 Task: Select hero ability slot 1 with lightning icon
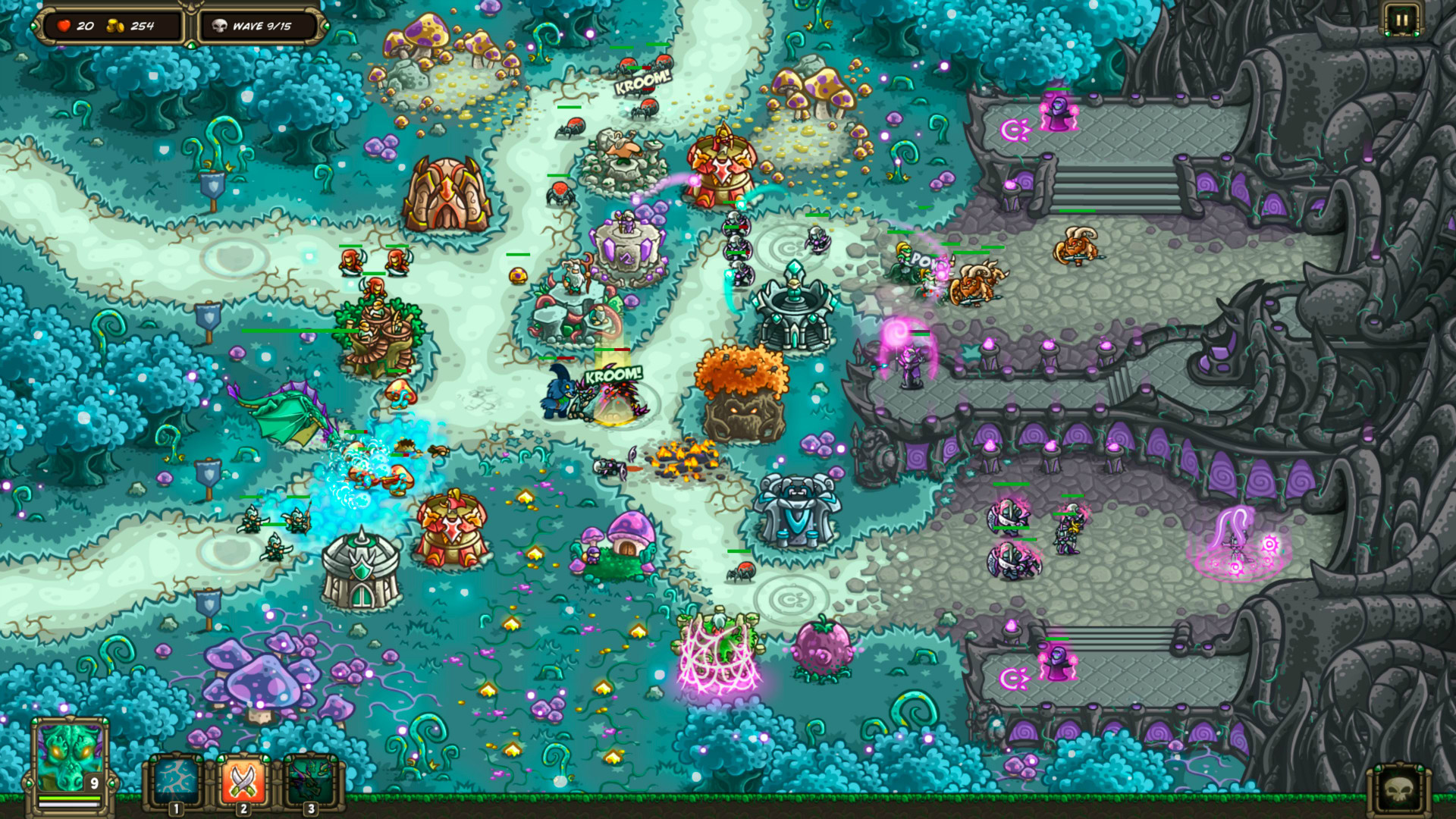click(x=176, y=779)
